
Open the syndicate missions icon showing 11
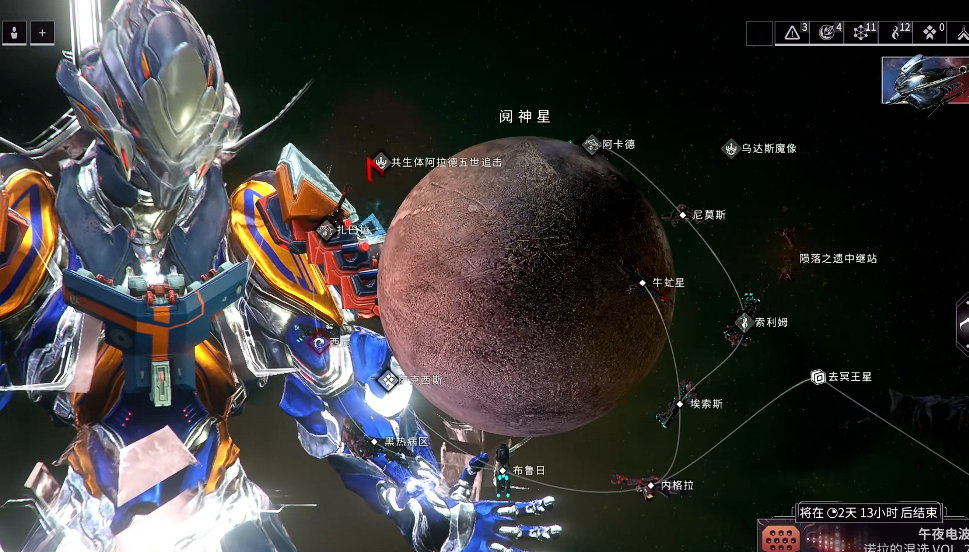tap(863, 33)
